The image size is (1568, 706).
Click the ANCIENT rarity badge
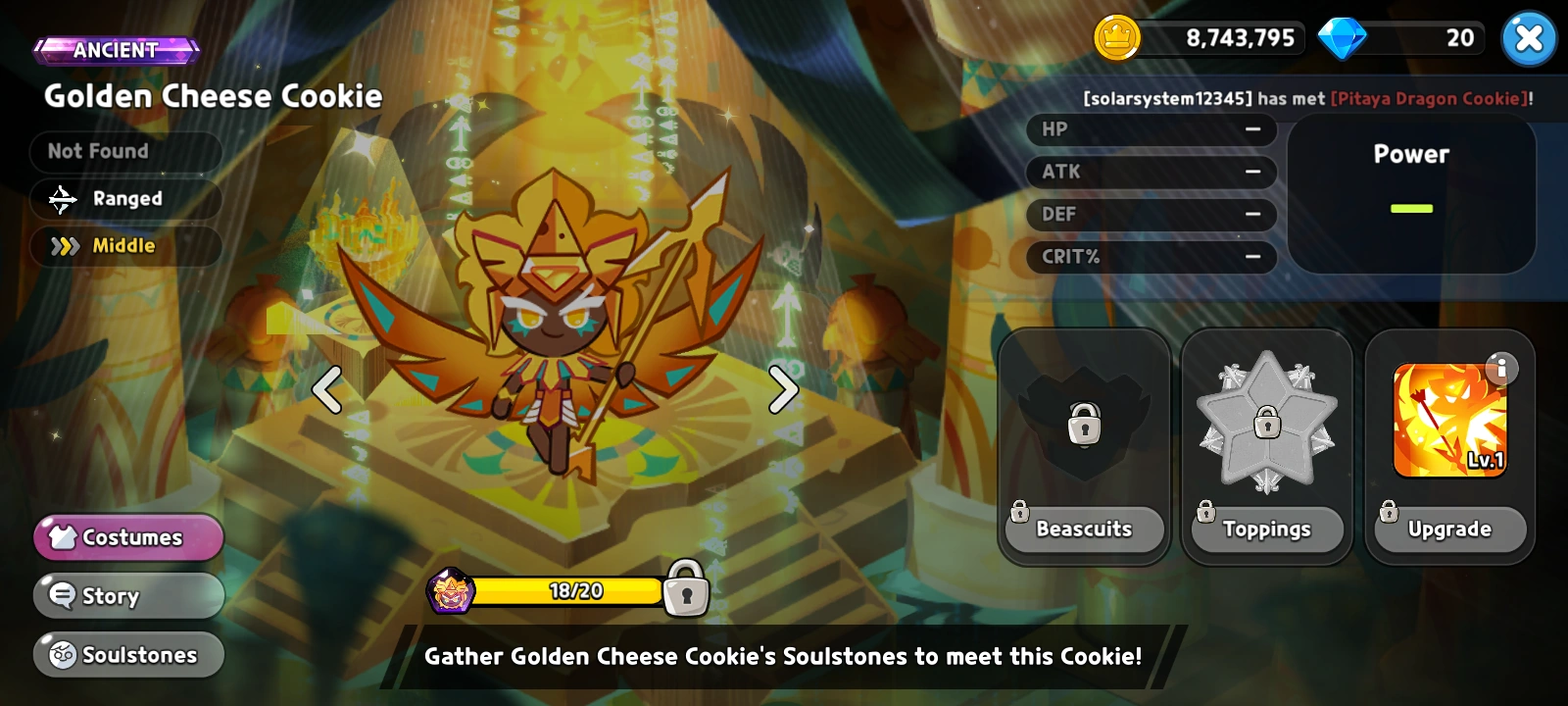point(116,50)
